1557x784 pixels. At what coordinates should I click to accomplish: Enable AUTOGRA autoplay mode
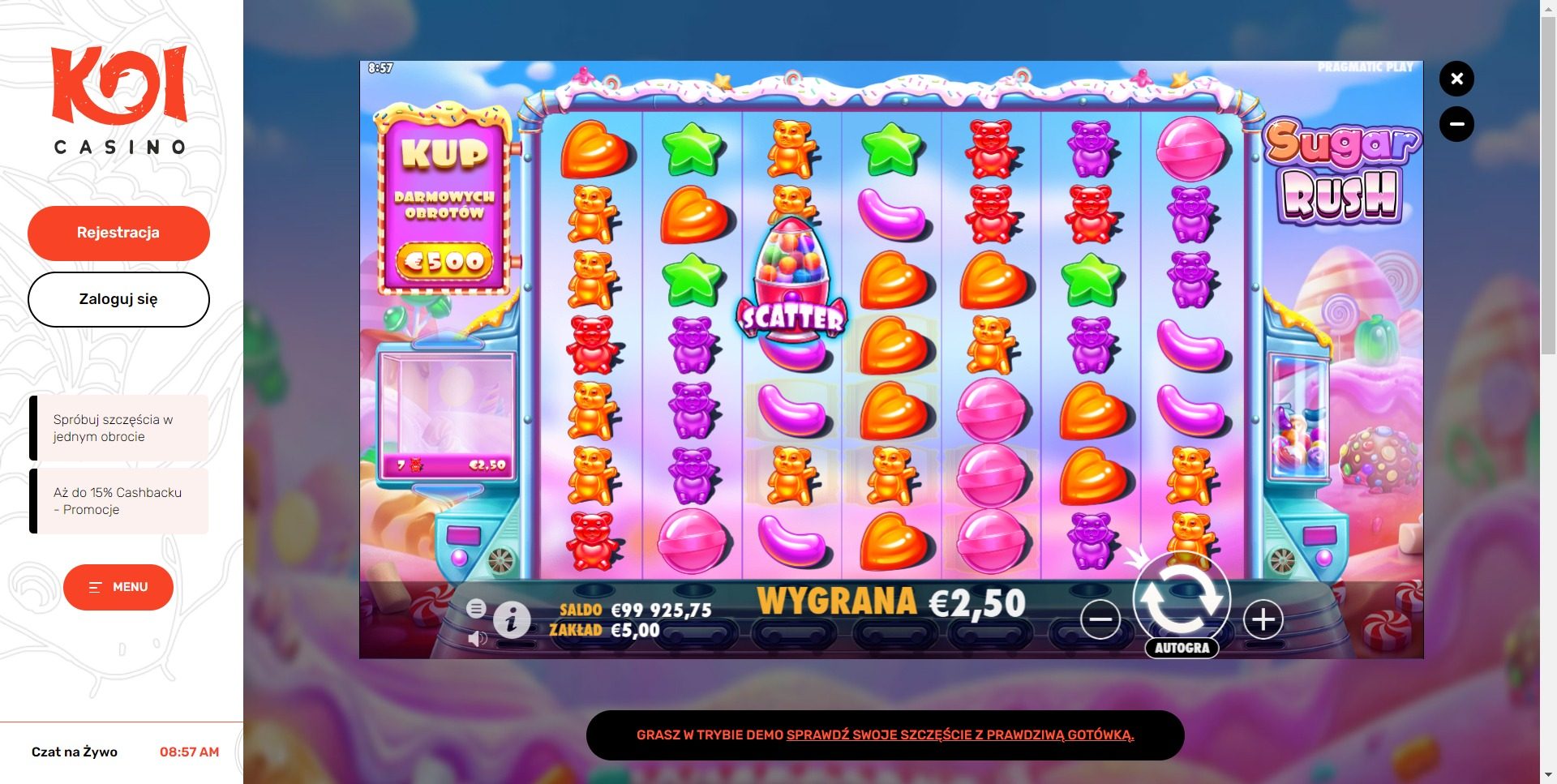[1183, 647]
